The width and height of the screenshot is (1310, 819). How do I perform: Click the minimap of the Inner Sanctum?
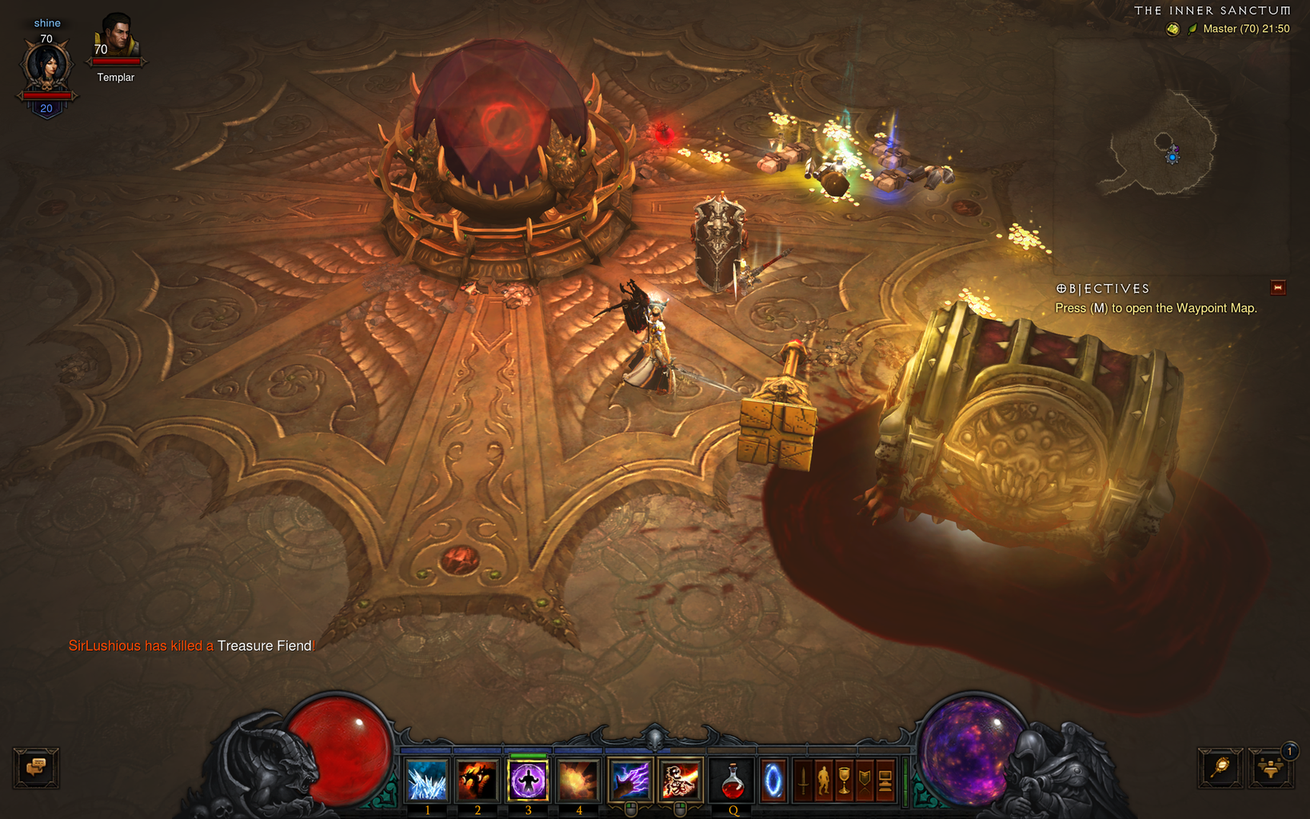(x=1167, y=151)
